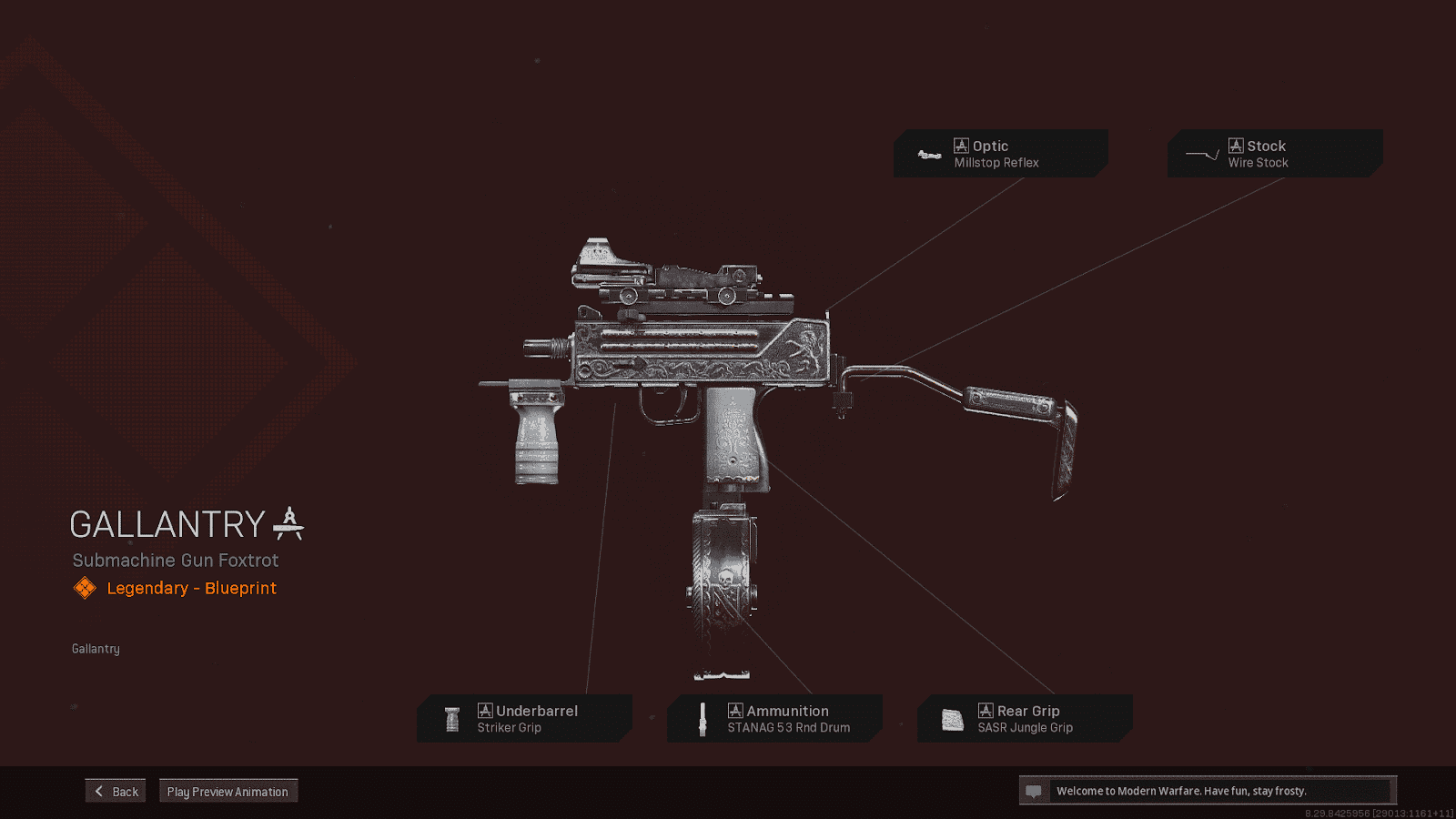
Task: Open the Underbarrel attachment slot panel
Action: [525, 718]
